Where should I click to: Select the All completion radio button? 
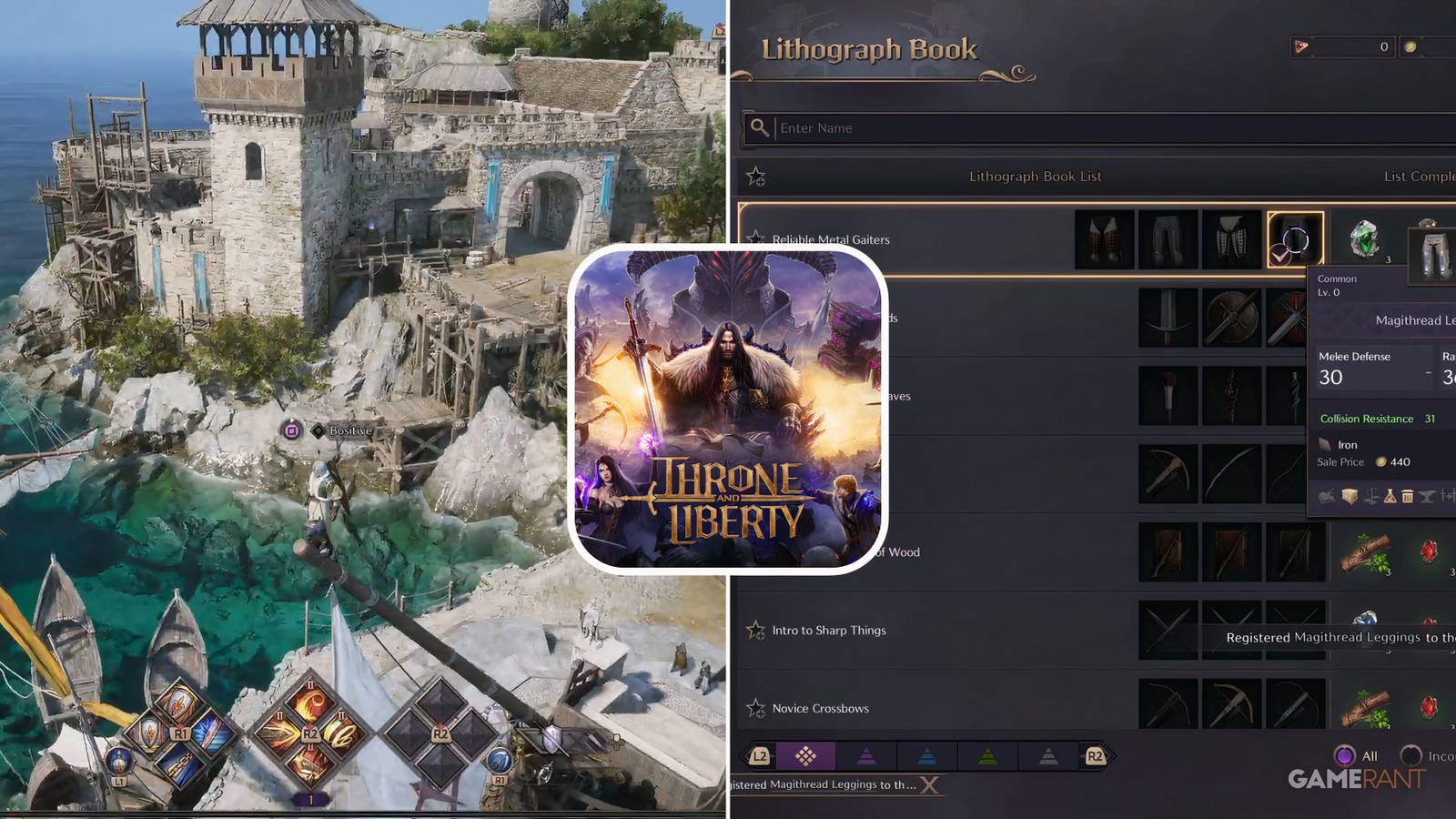coord(1345,756)
